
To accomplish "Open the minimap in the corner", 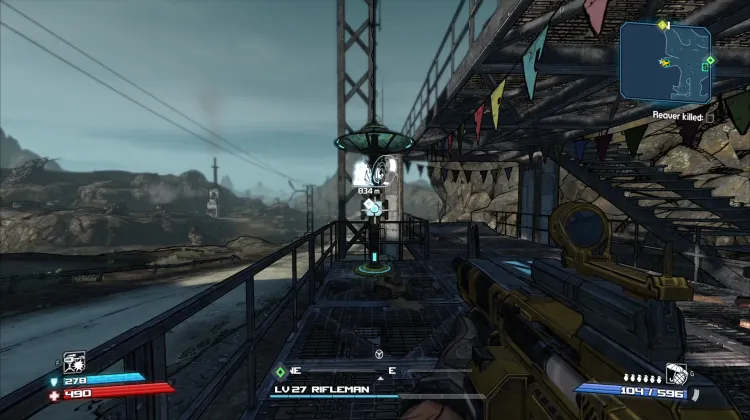I will click(x=665, y=62).
